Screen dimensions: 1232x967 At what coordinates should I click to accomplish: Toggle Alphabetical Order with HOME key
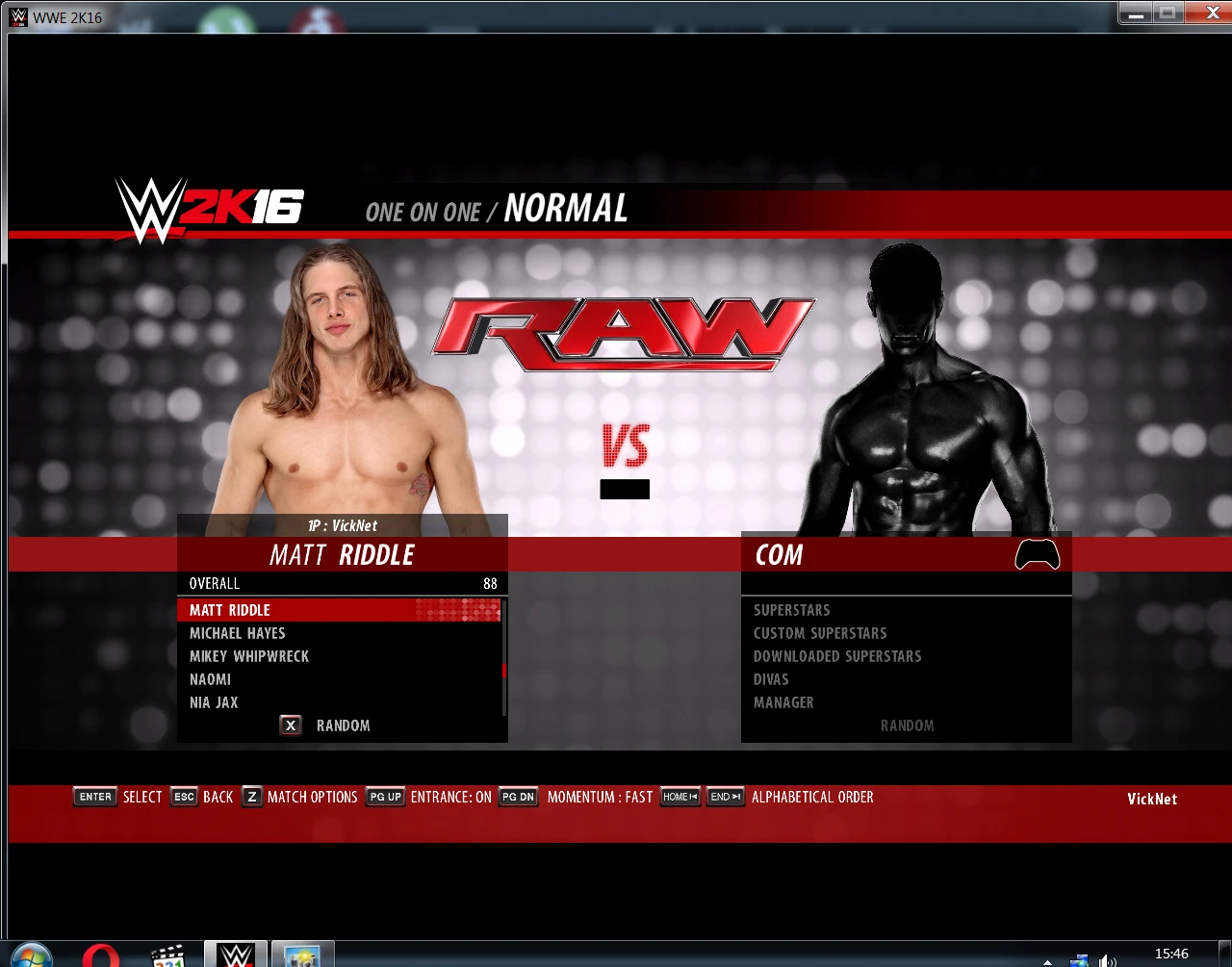(x=680, y=797)
